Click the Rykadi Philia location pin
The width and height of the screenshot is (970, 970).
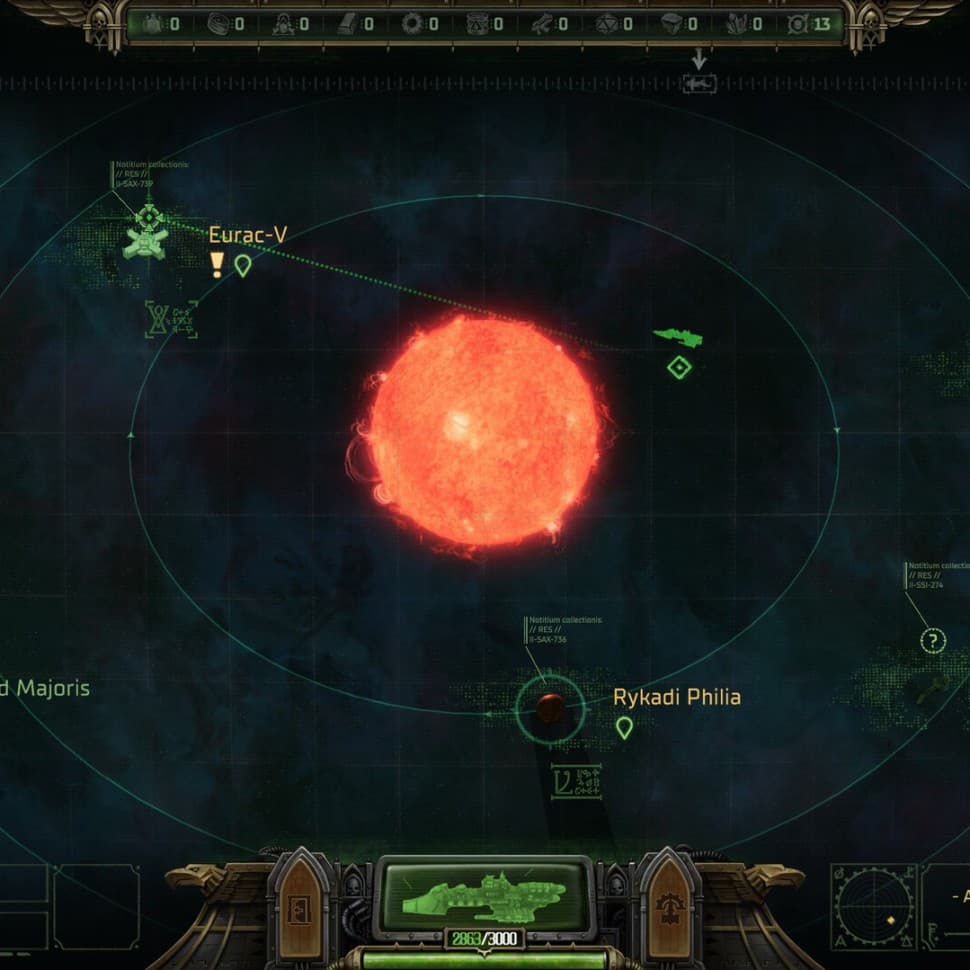[624, 728]
